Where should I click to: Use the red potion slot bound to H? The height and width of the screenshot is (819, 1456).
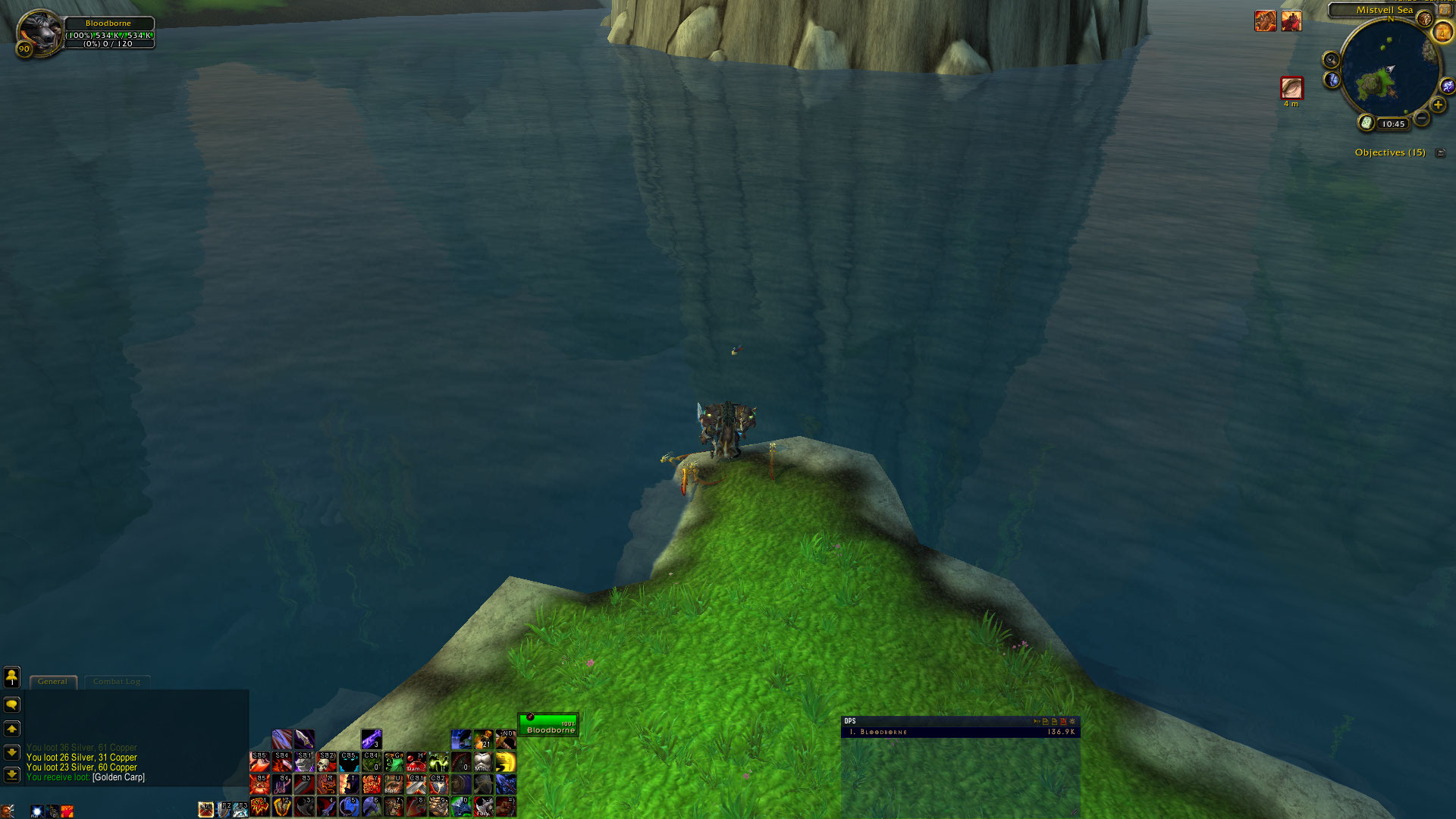(x=416, y=761)
